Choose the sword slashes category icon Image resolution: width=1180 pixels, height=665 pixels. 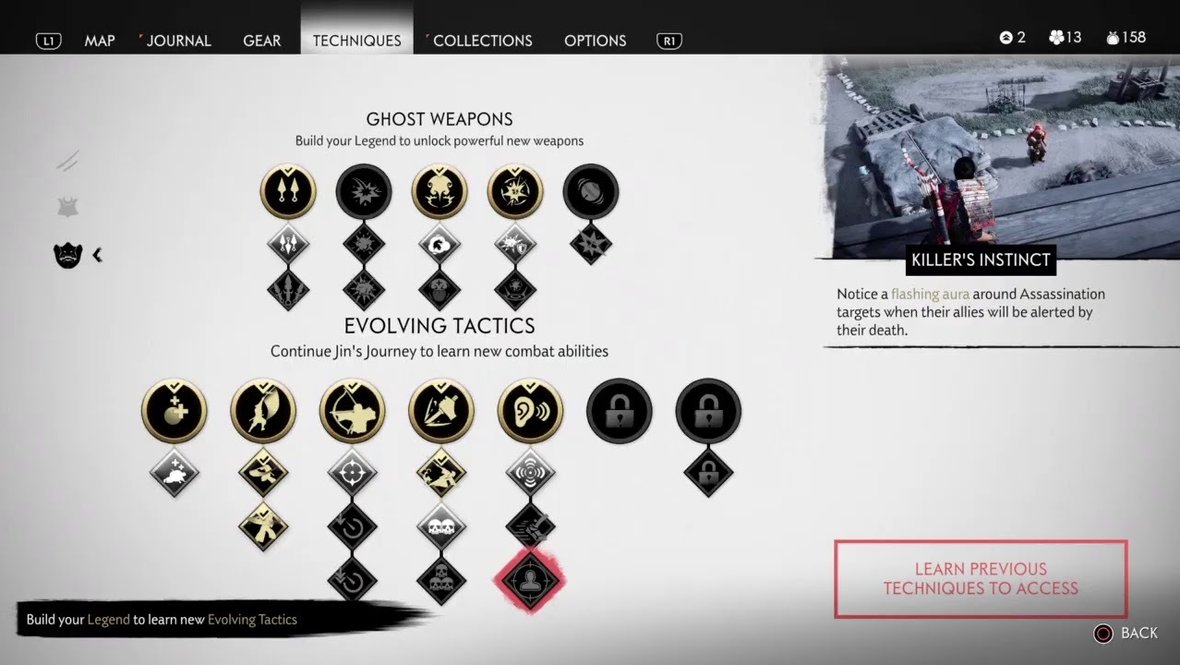click(x=67, y=161)
